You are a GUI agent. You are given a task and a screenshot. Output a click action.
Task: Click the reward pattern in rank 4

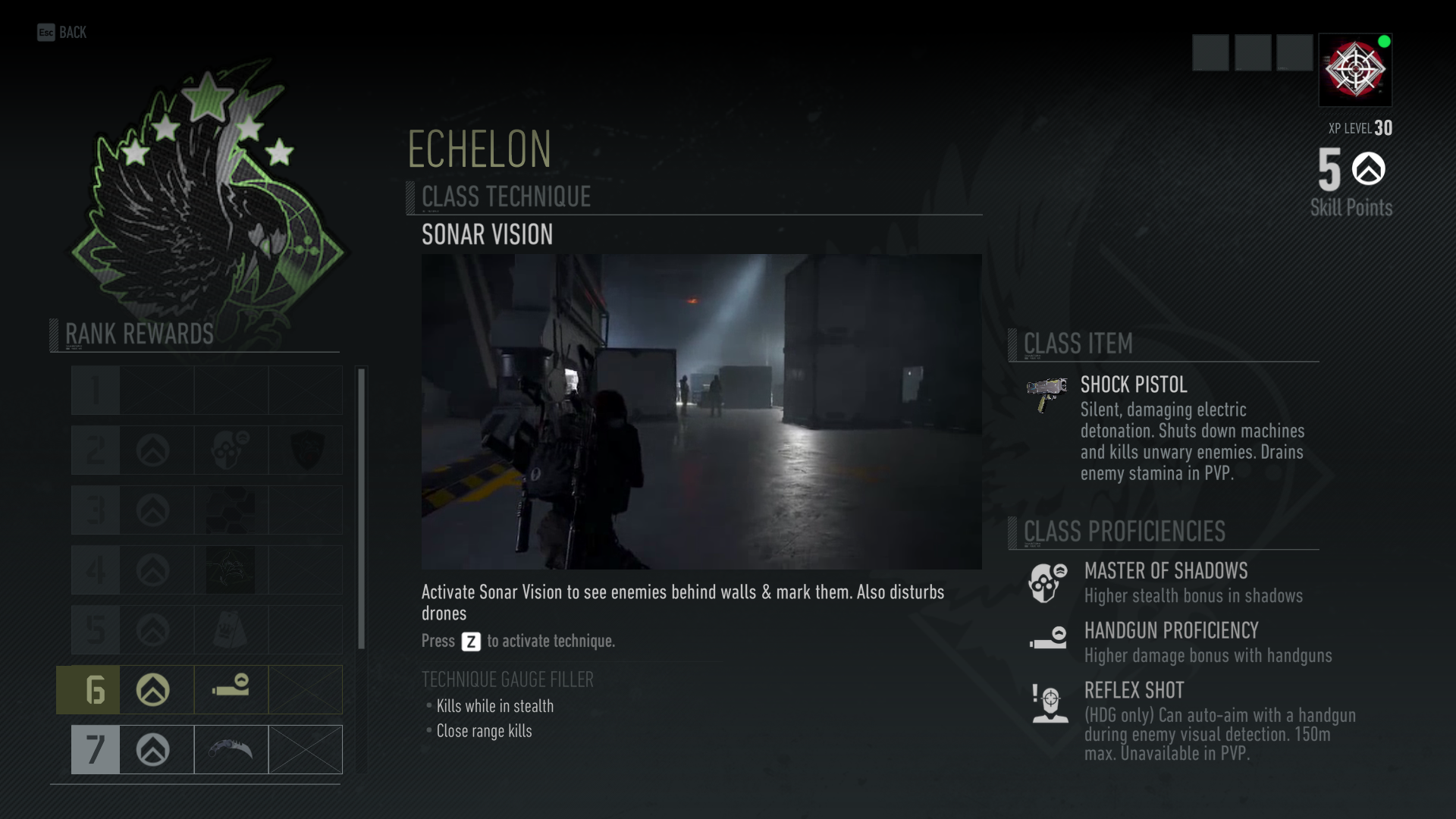pyautogui.click(x=231, y=570)
